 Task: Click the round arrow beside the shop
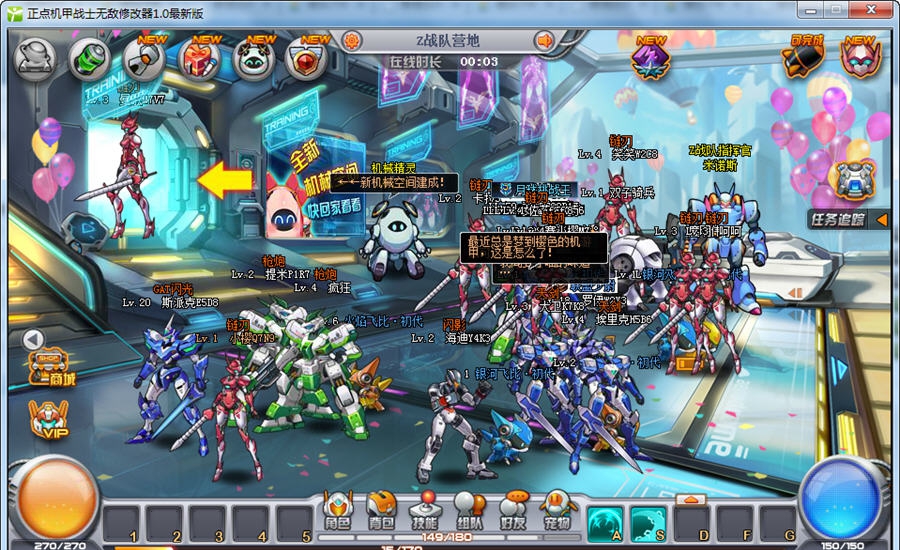pyautogui.click(x=33, y=339)
